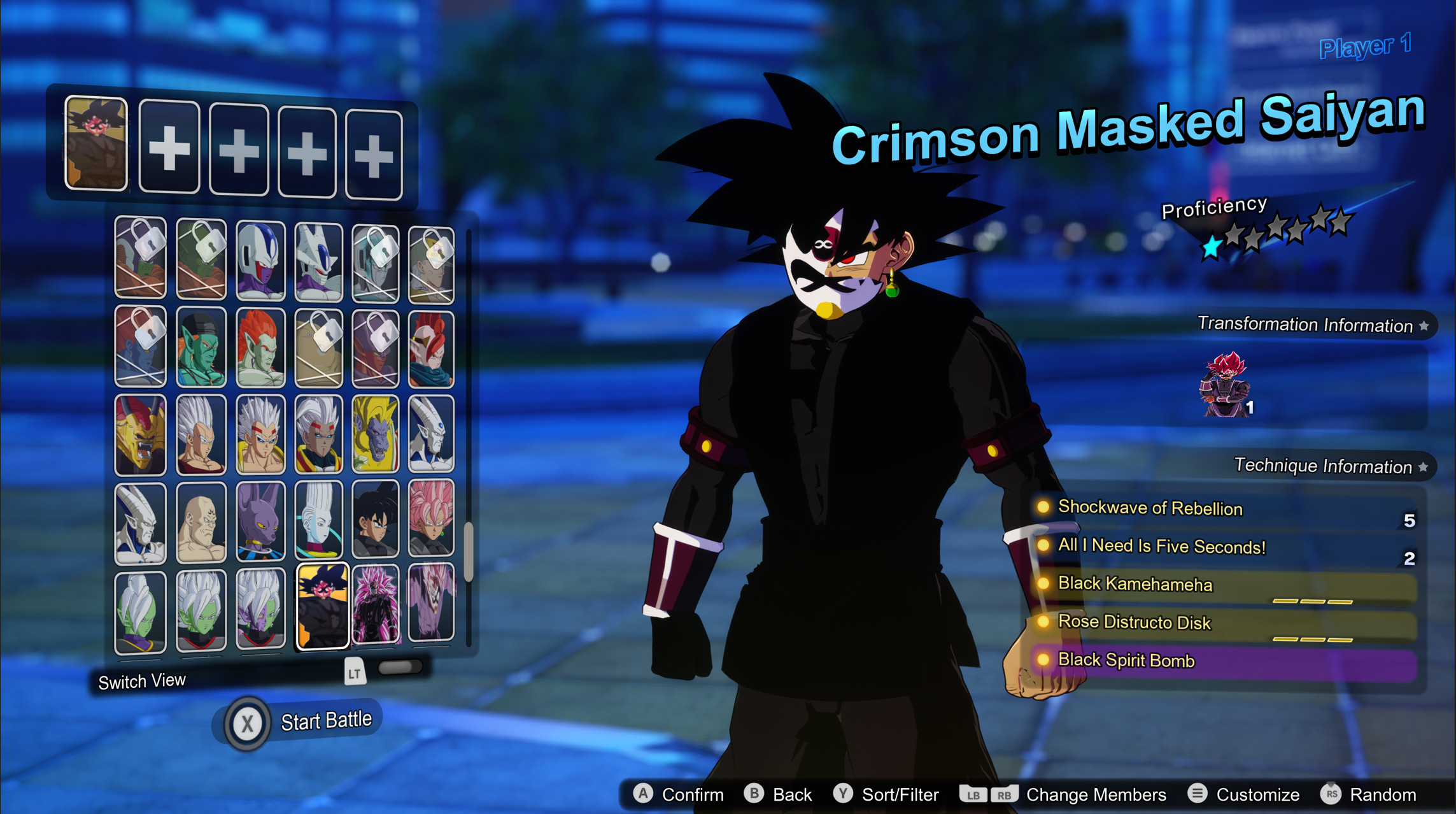
Task: Select the Goku Black Rosé portrait
Action: 430,521
